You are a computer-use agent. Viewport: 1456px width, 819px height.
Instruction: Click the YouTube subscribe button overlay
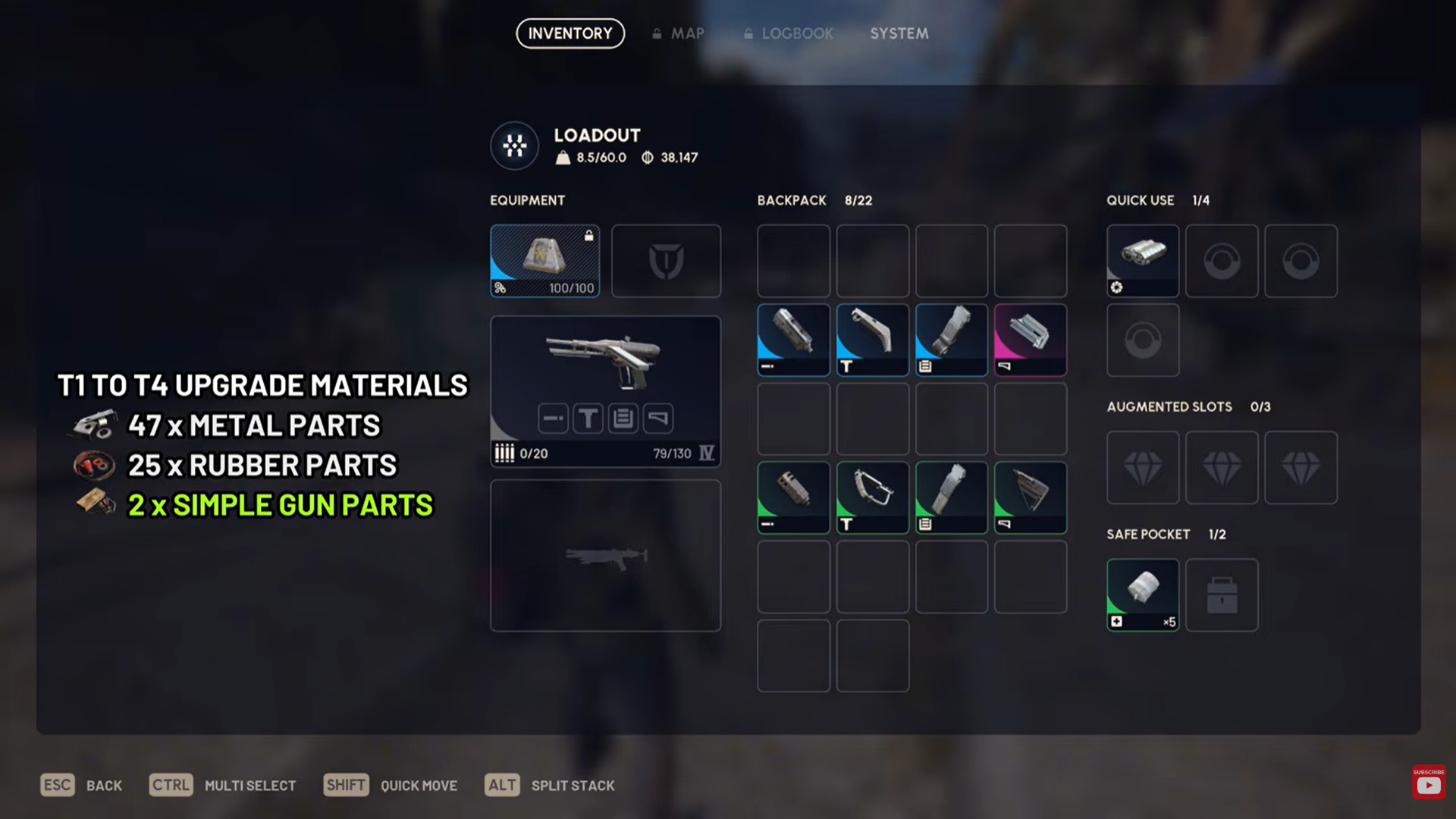[x=1429, y=783]
